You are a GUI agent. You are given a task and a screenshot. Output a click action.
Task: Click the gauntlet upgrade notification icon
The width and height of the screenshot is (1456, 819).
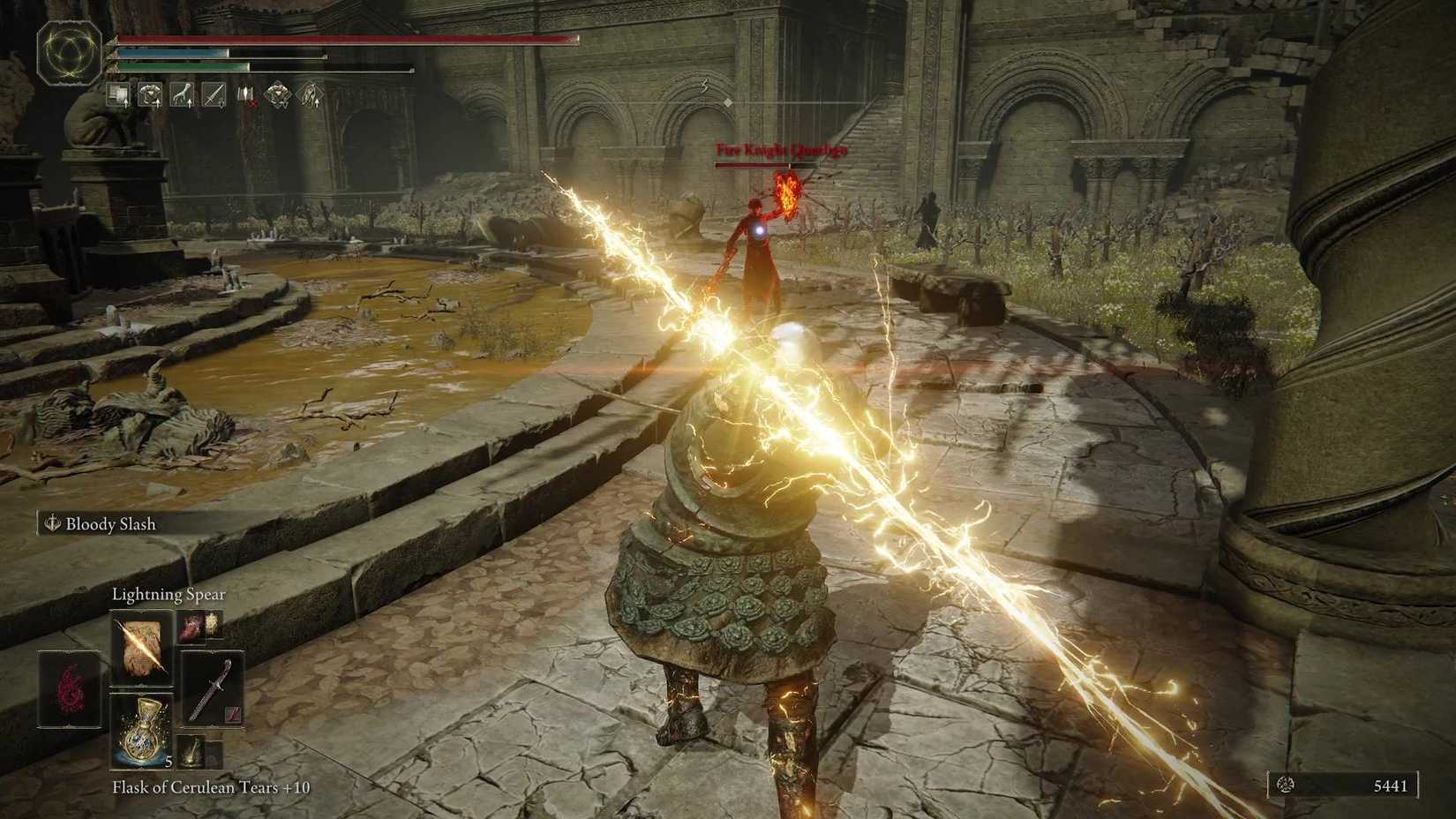click(183, 94)
